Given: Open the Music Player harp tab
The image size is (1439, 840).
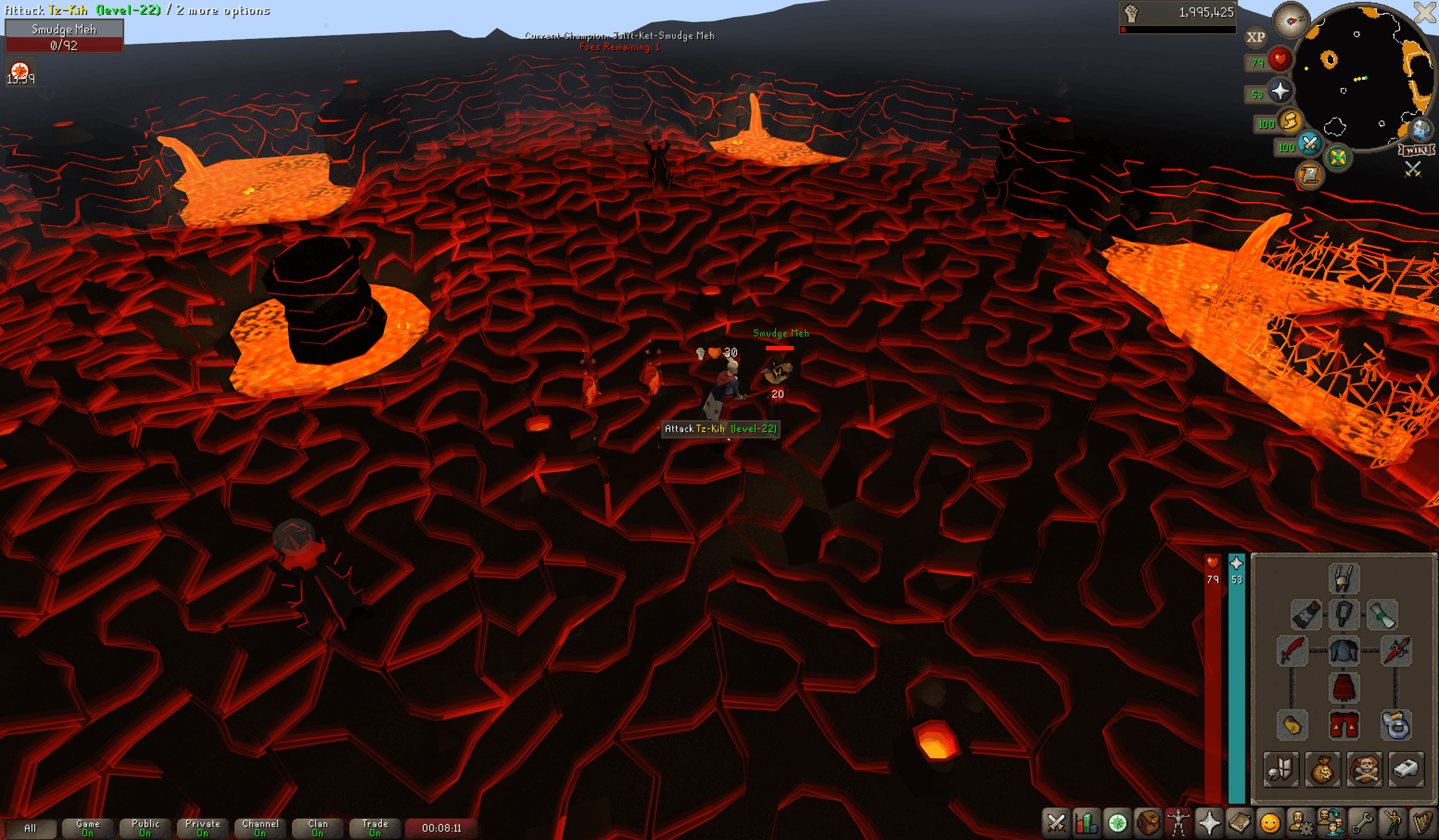Looking at the screenshot, I should pos(1423,823).
